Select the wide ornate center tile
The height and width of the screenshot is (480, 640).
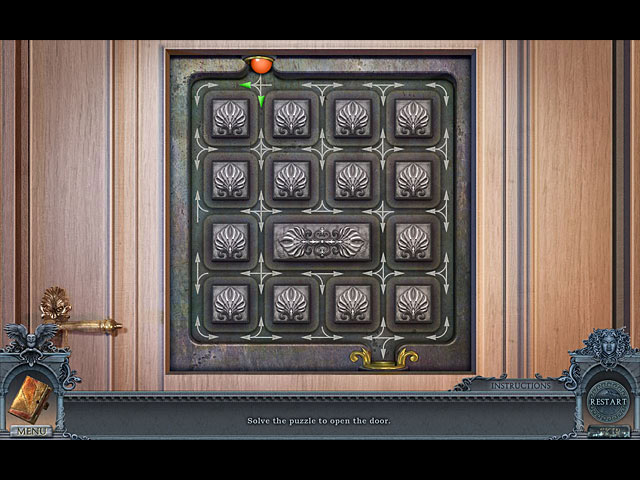click(322, 242)
